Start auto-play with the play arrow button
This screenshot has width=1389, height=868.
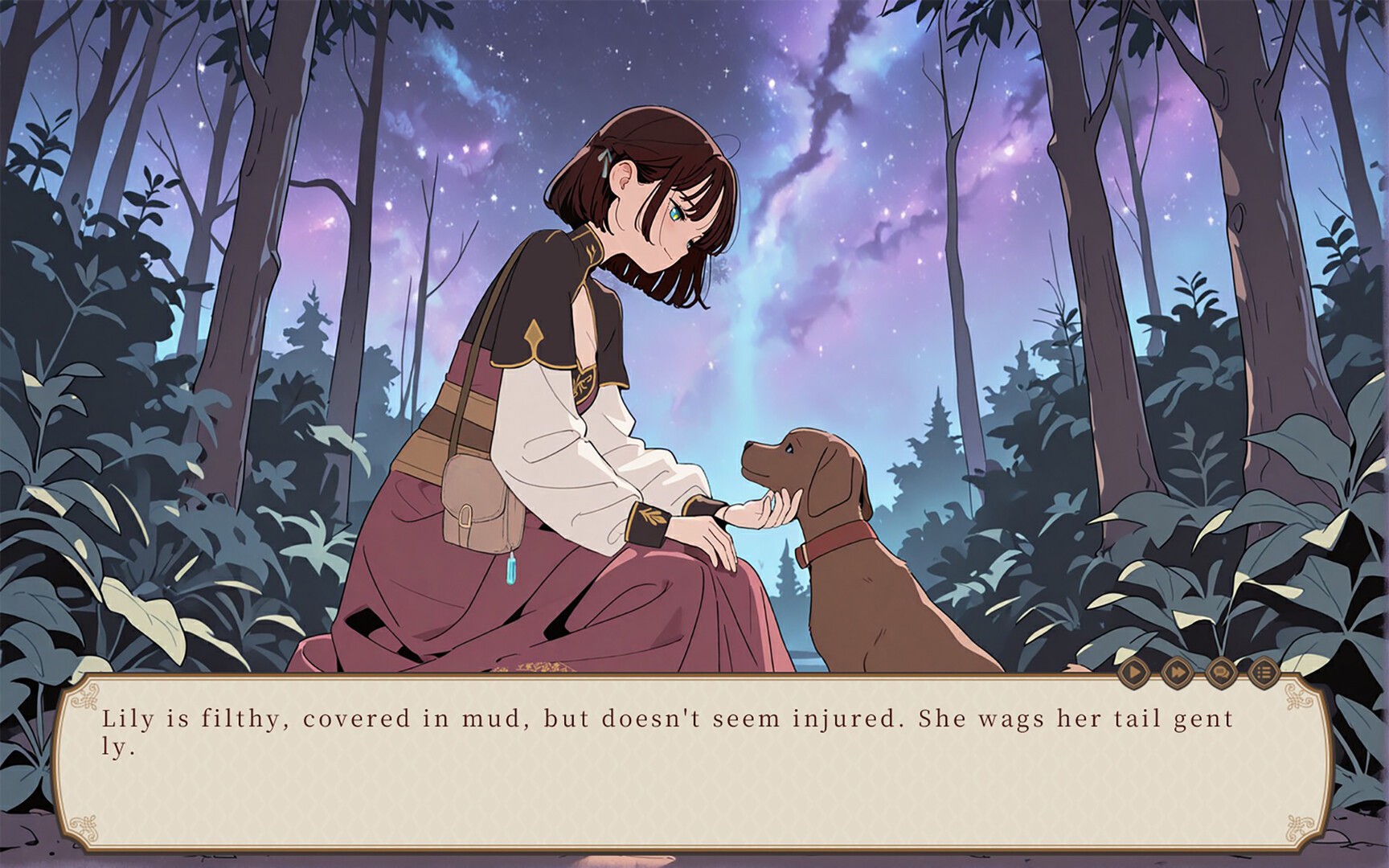(1133, 671)
